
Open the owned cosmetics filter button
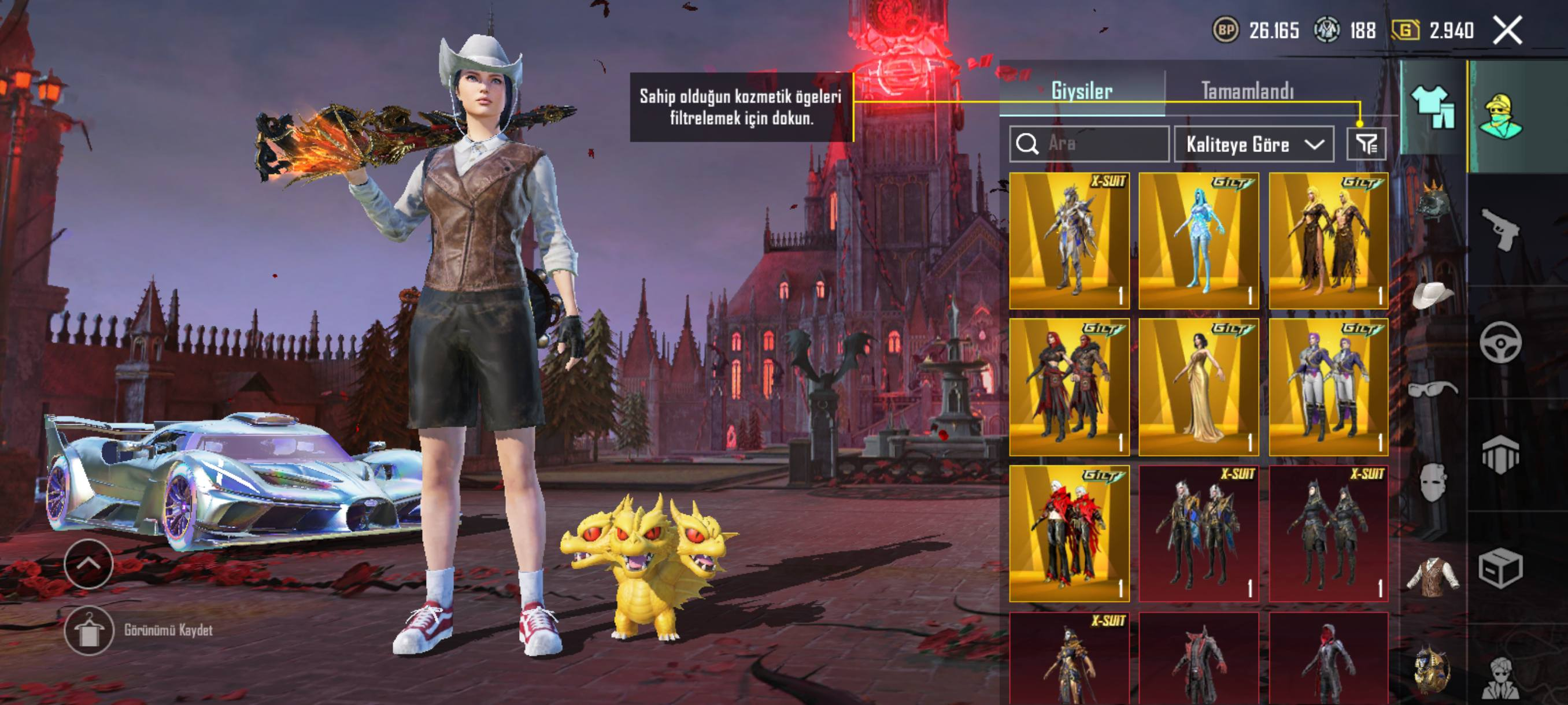pos(1366,144)
